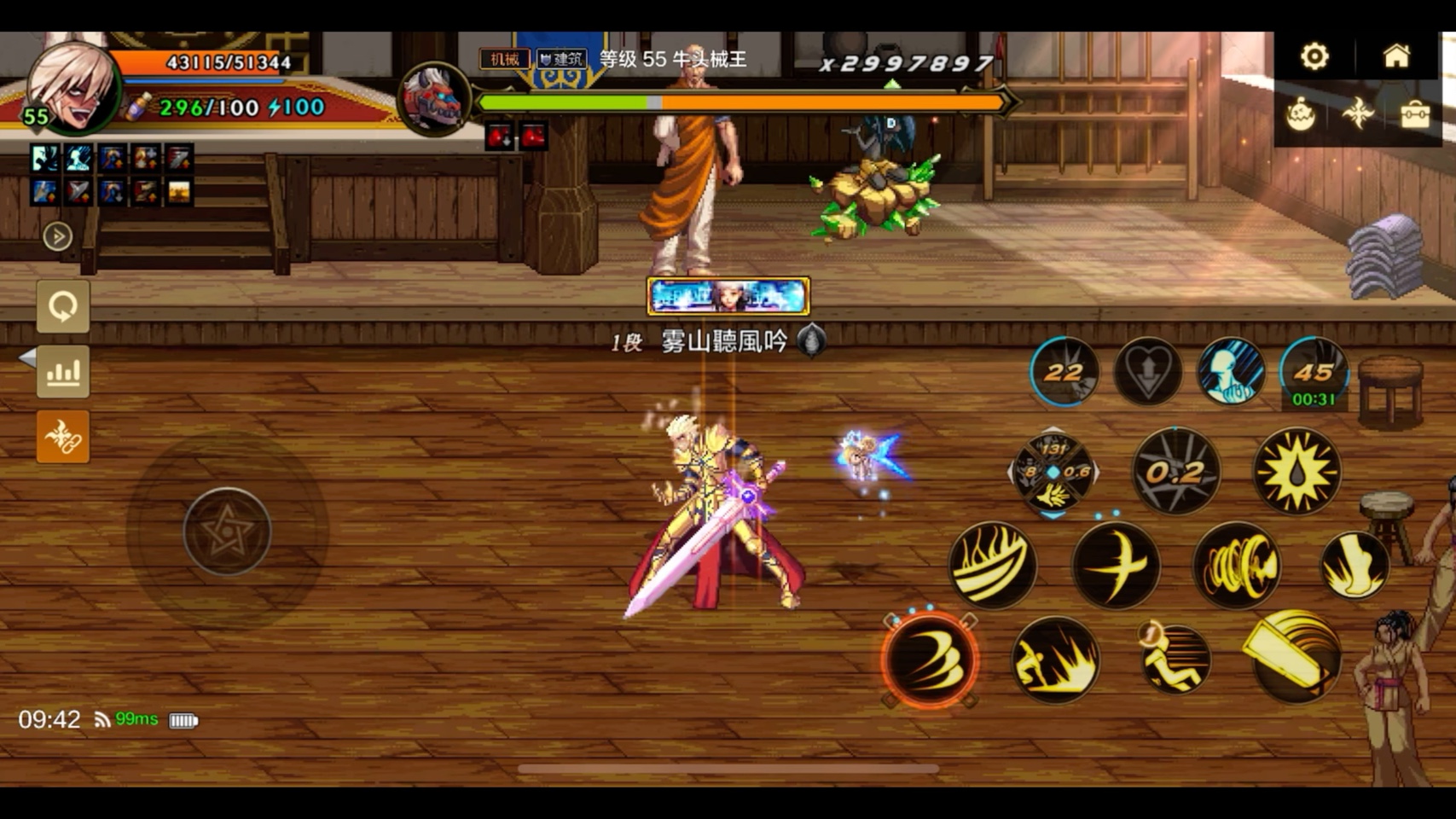Use the sliding dash skill
The width and height of the screenshot is (1456, 819).
click(1175, 659)
